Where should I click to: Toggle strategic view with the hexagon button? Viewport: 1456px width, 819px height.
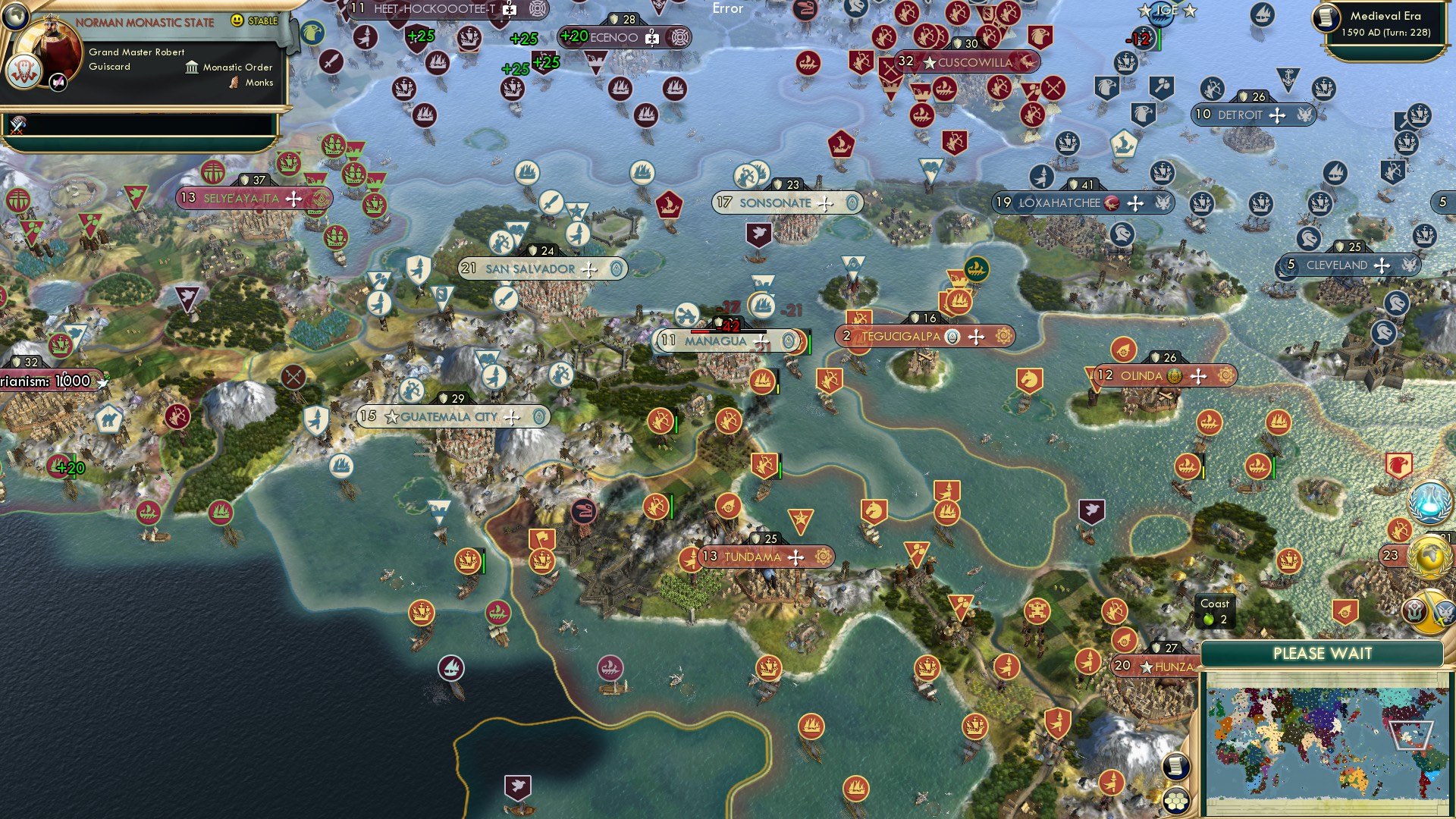pyautogui.click(x=1175, y=801)
